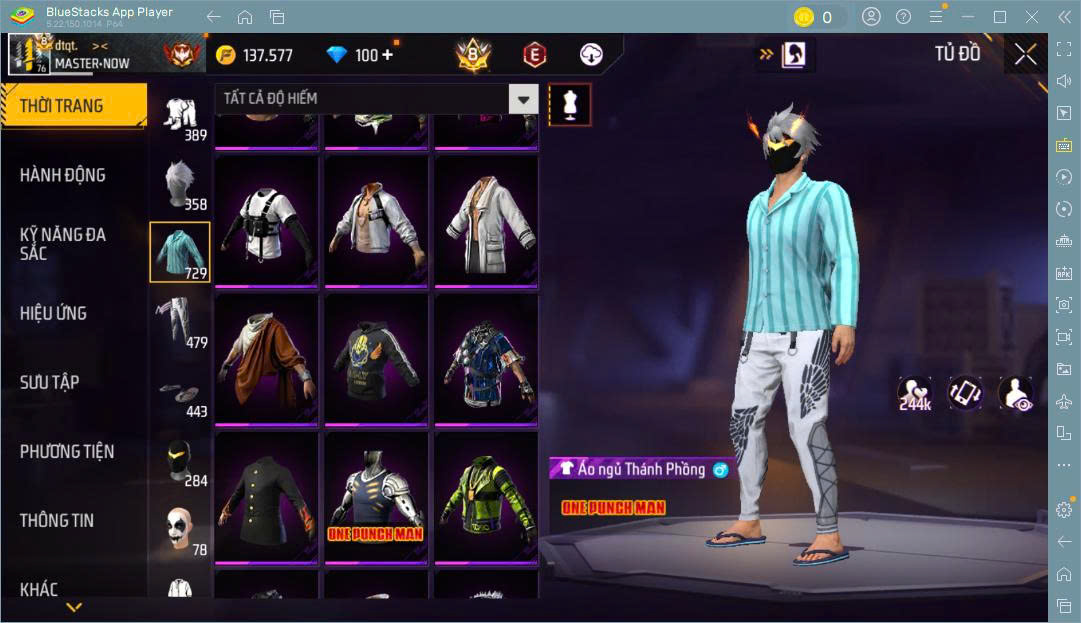Screen dimensions: 1081x623
Task: Open the HÀNH ĐỘNG category
Action: pyautogui.click(x=63, y=175)
